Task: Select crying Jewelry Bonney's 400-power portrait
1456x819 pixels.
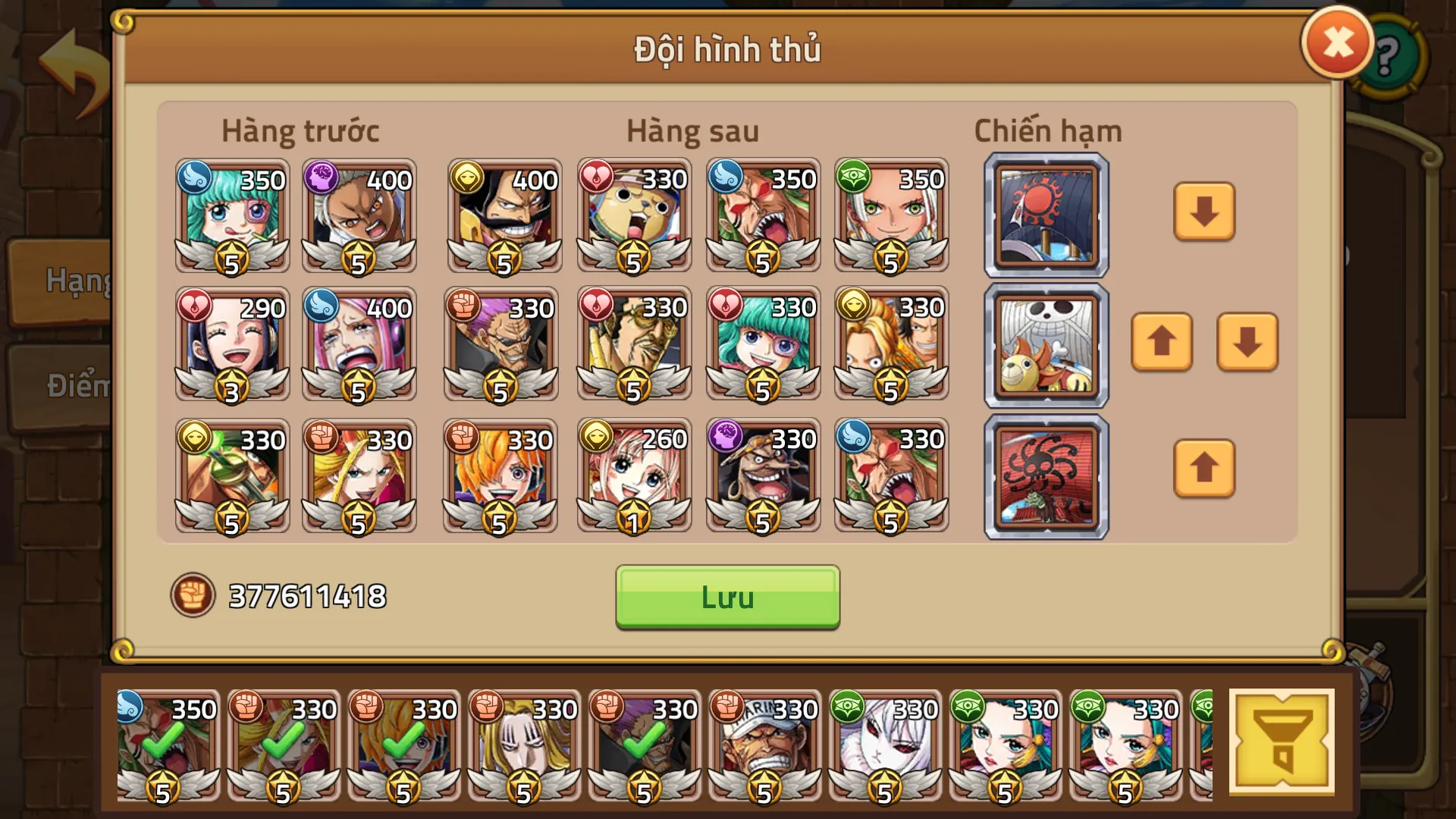Action: pos(360,345)
